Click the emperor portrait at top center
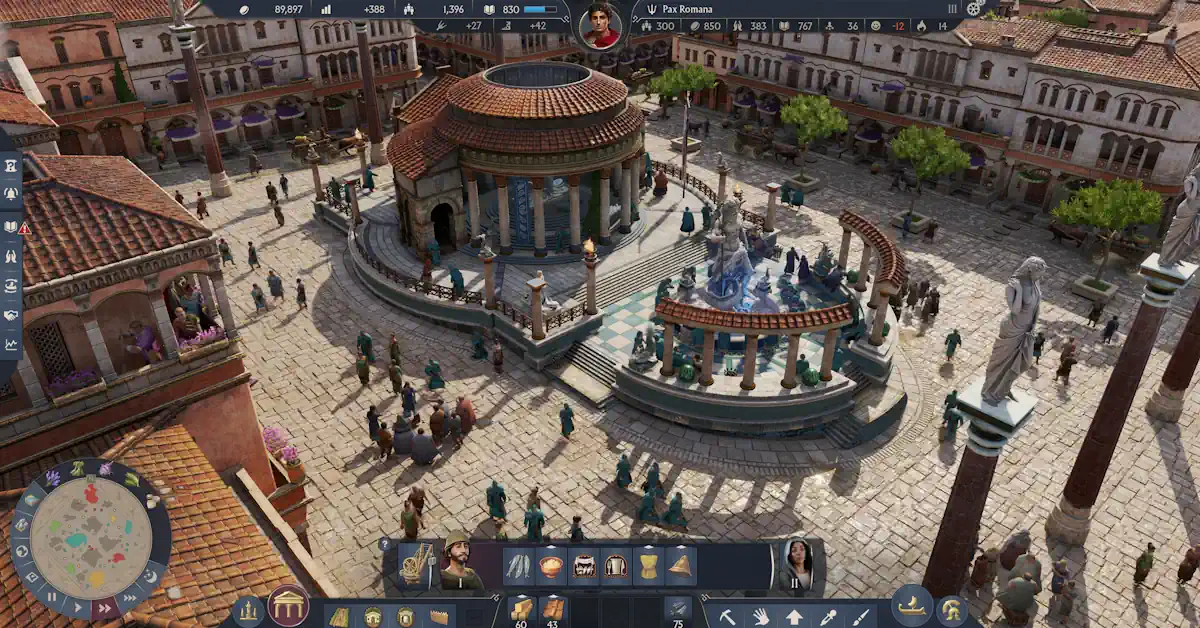 [600, 25]
